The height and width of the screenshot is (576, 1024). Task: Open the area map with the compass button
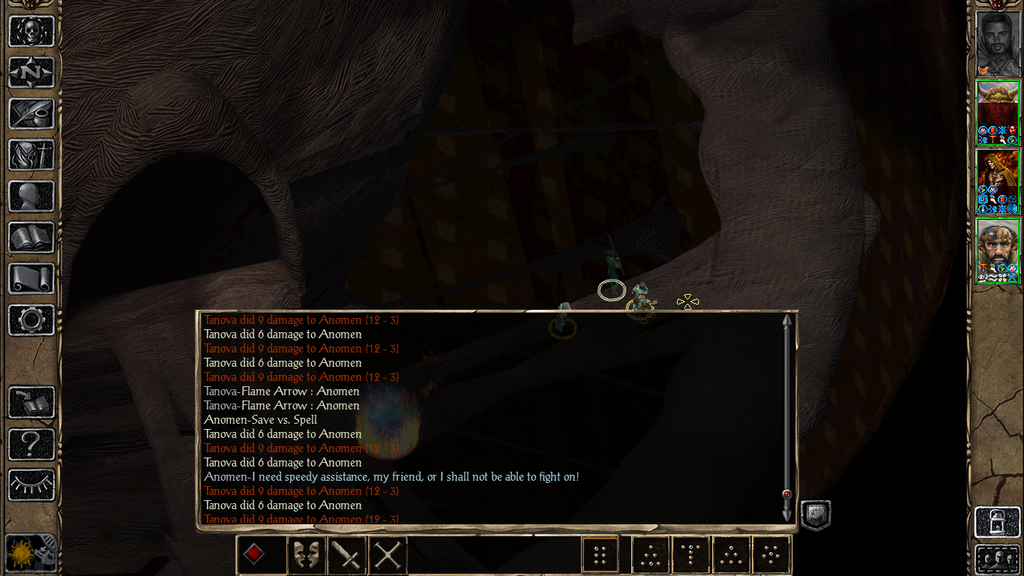coord(31,72)
